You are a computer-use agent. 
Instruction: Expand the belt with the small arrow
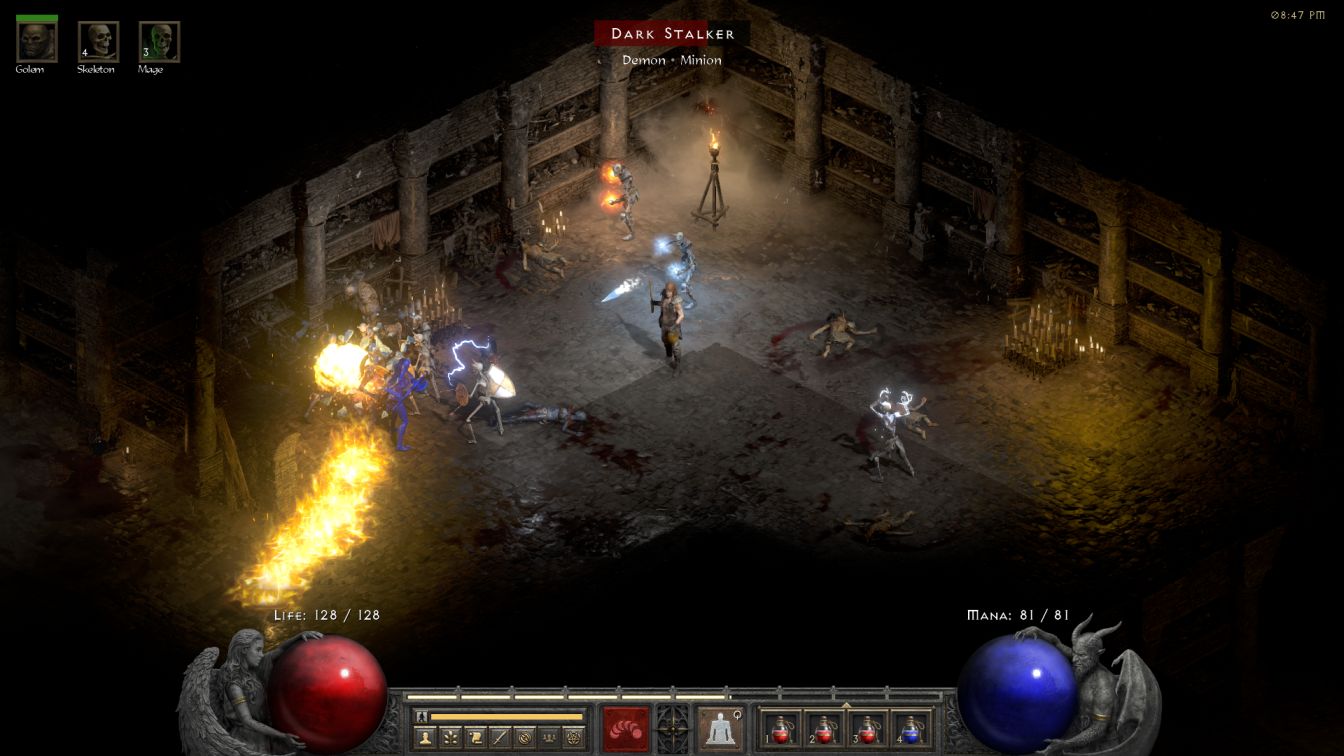coord(846,704)
